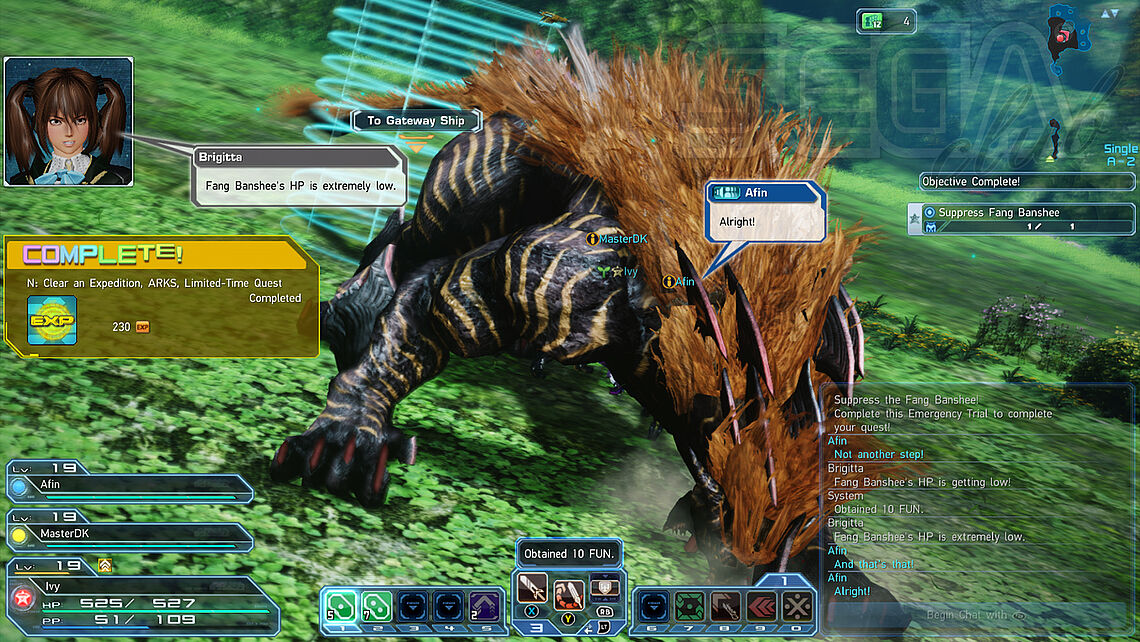Open the shield sub-palette icon
This screenshot has width=1140, height=642.
coord(602,587)
